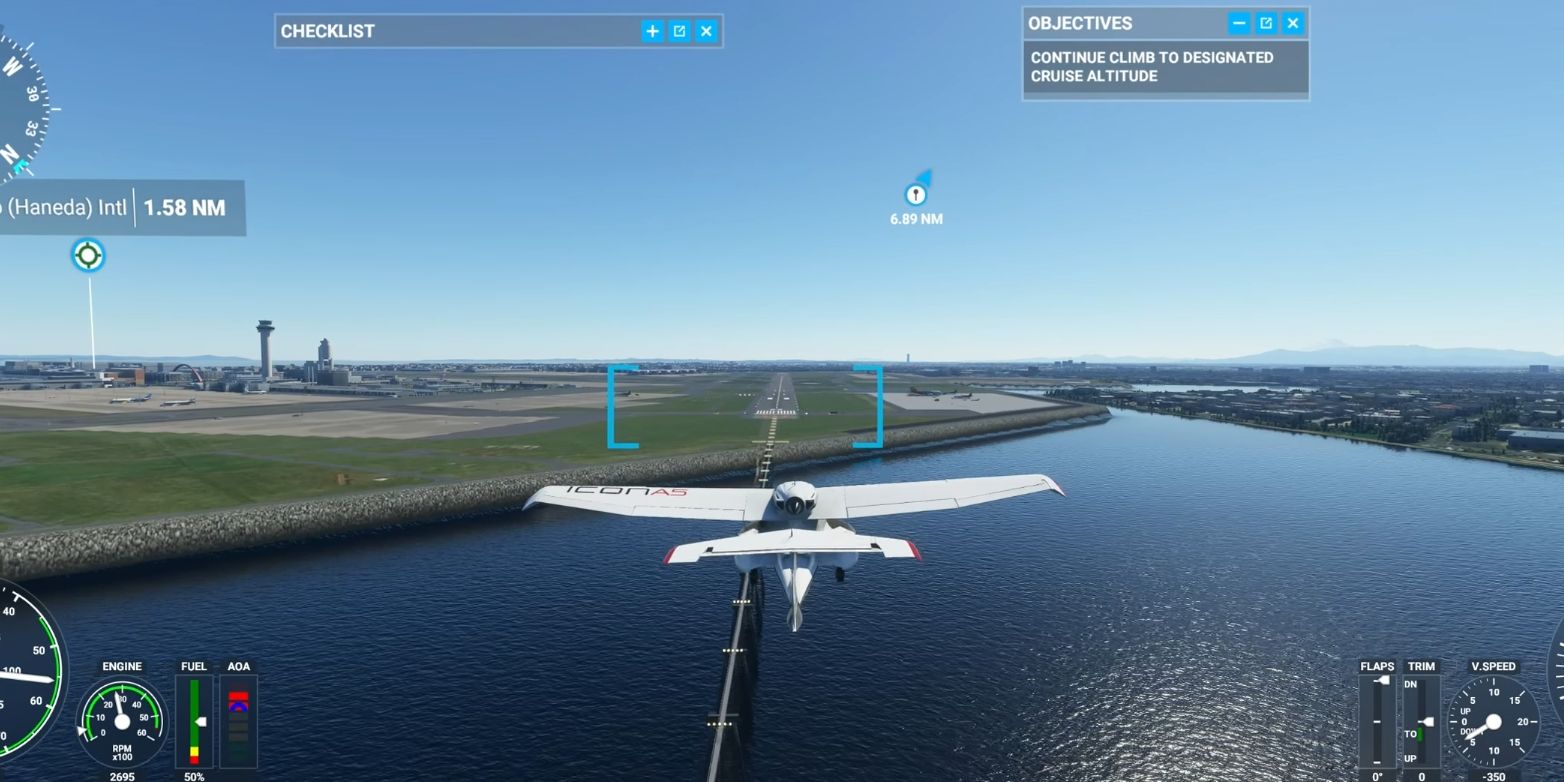Pop out the Objectives panel

point(1266,23)
